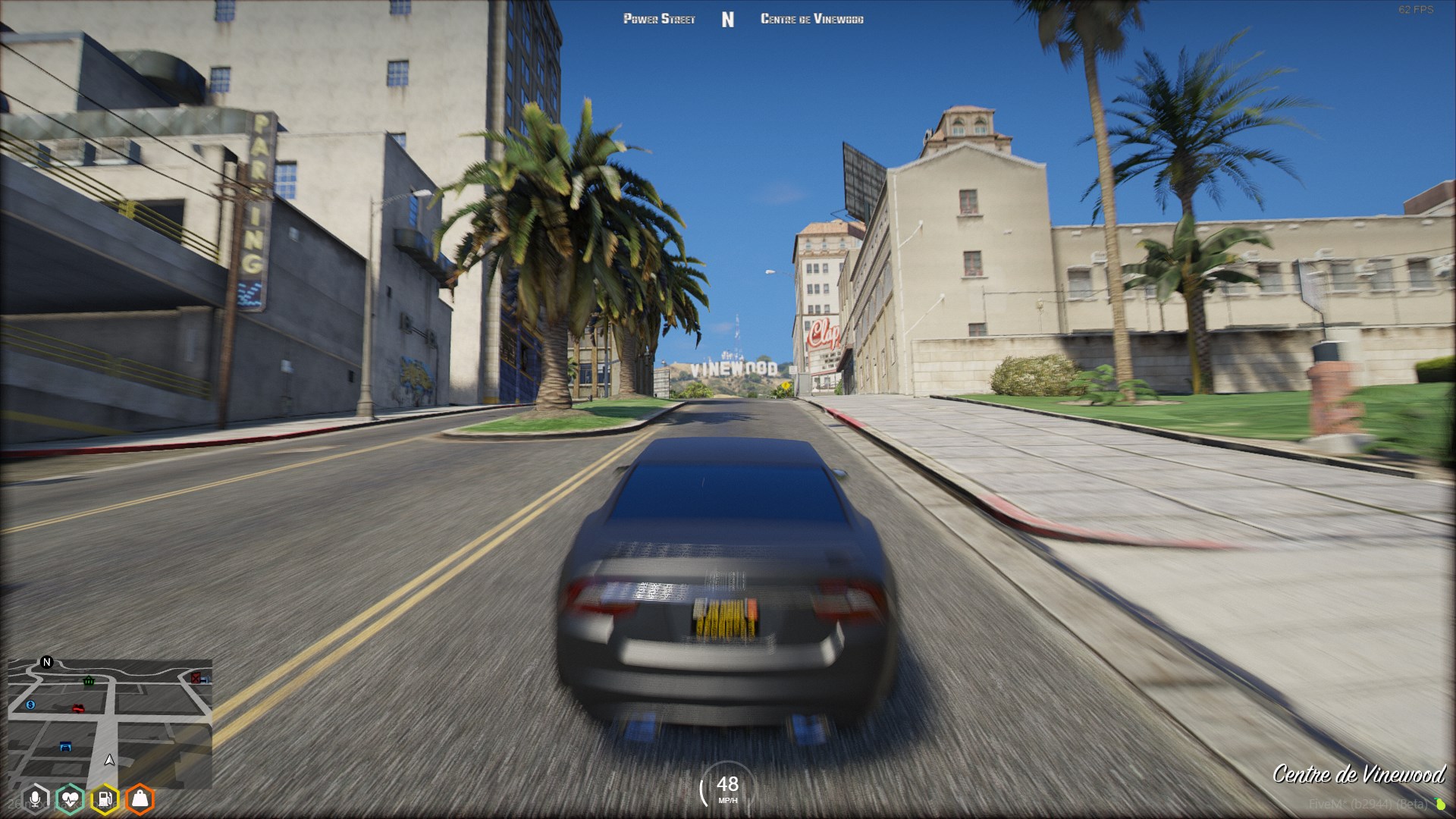Screen dimensions: 1456x819
Task: Click the minimap north indicator
Action: coord(46,662)
